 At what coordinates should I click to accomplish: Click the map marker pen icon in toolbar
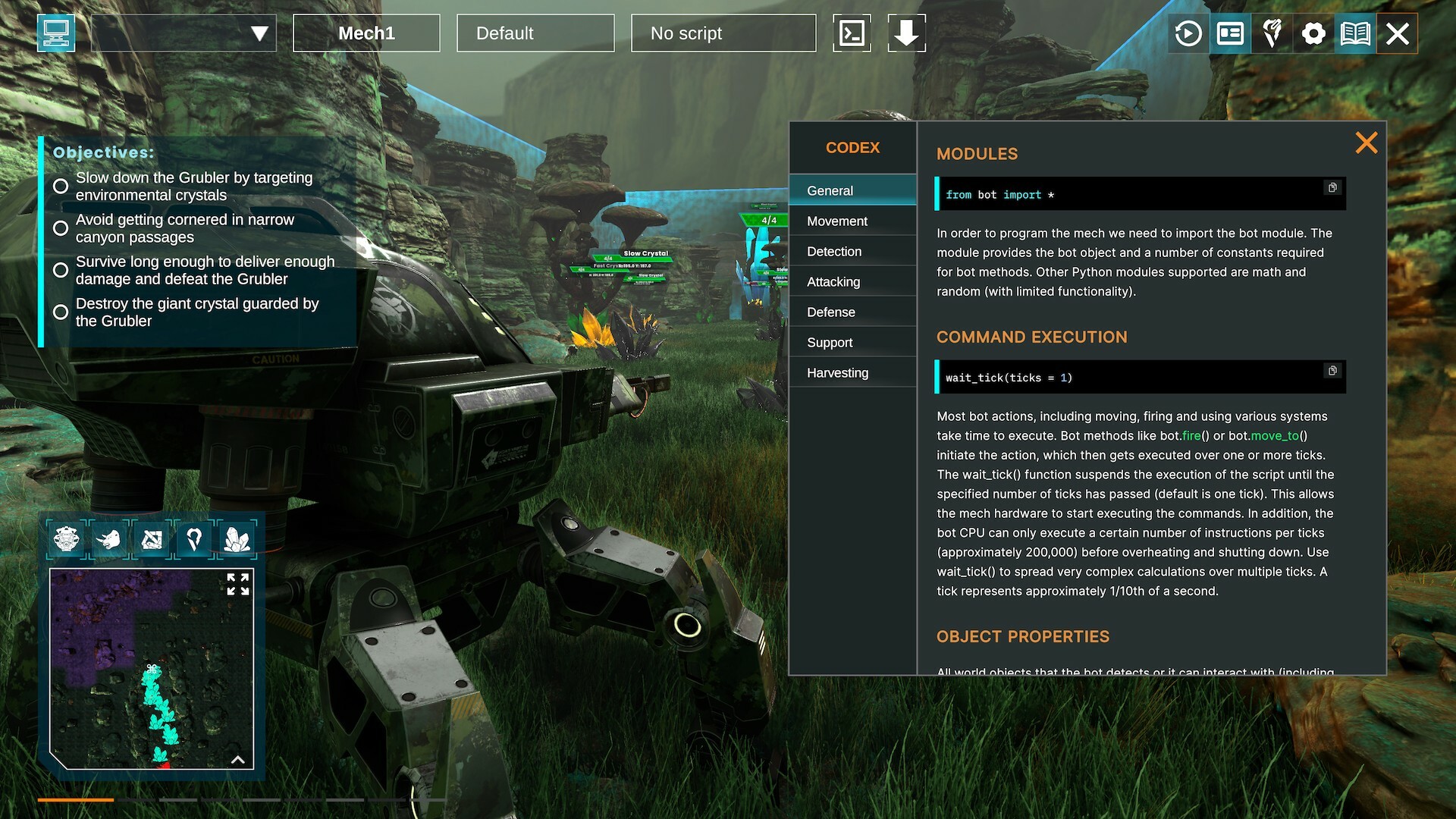click(1272, 33)
